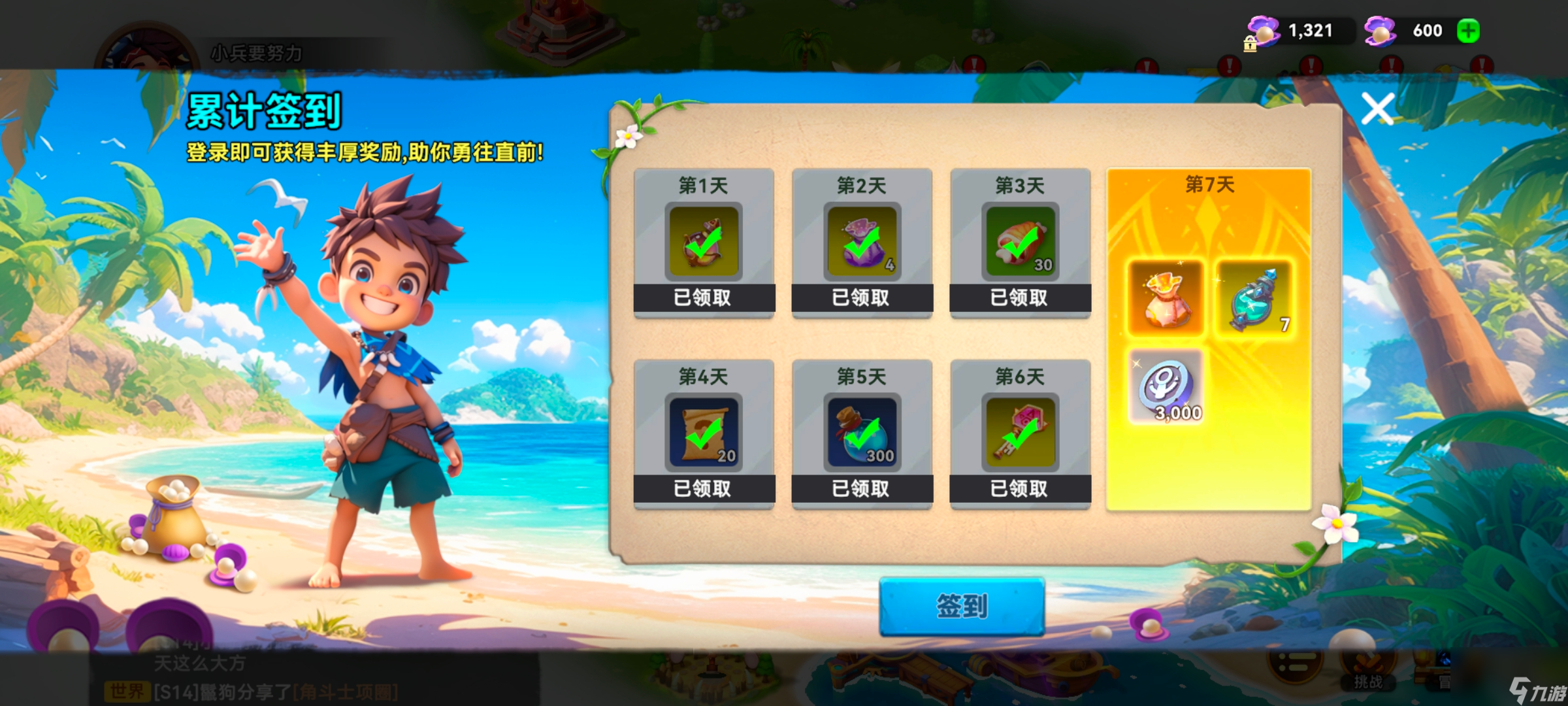
Task: Select the Day 6 pink key reward icon
Action: 1019,431
